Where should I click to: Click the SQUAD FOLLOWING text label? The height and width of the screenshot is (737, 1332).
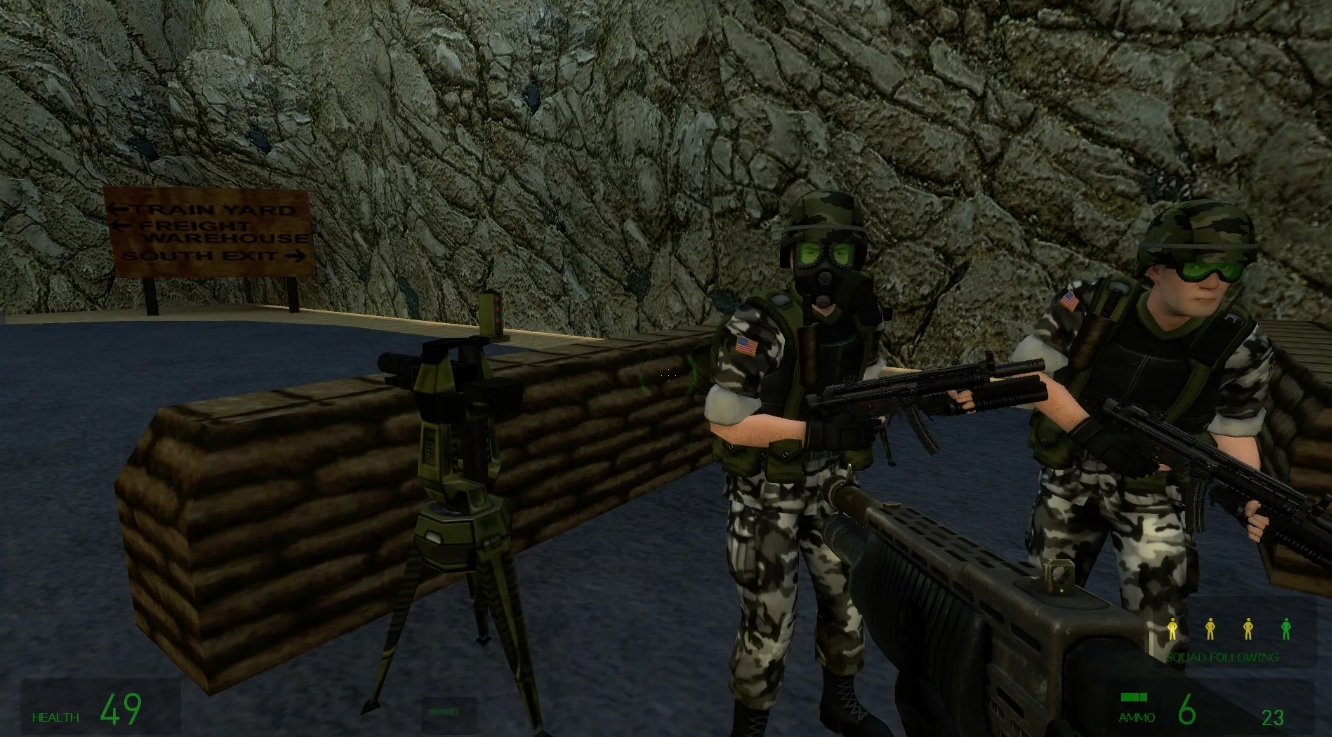[1224, 657]
